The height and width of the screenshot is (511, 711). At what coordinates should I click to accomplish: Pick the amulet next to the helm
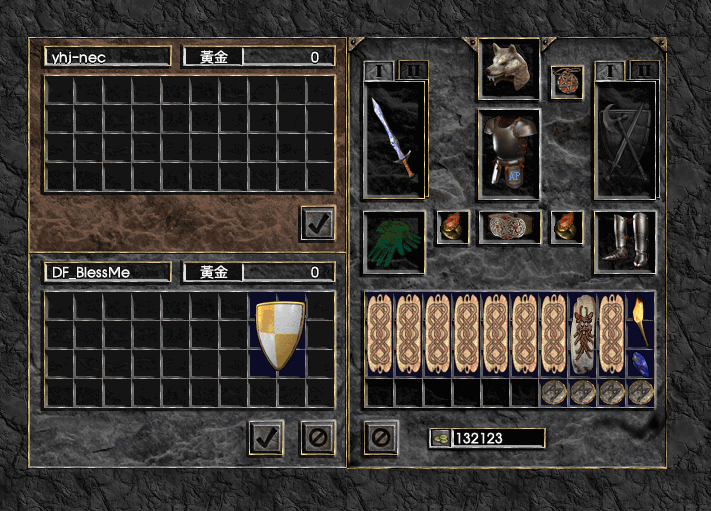click(x=567, y=81)
